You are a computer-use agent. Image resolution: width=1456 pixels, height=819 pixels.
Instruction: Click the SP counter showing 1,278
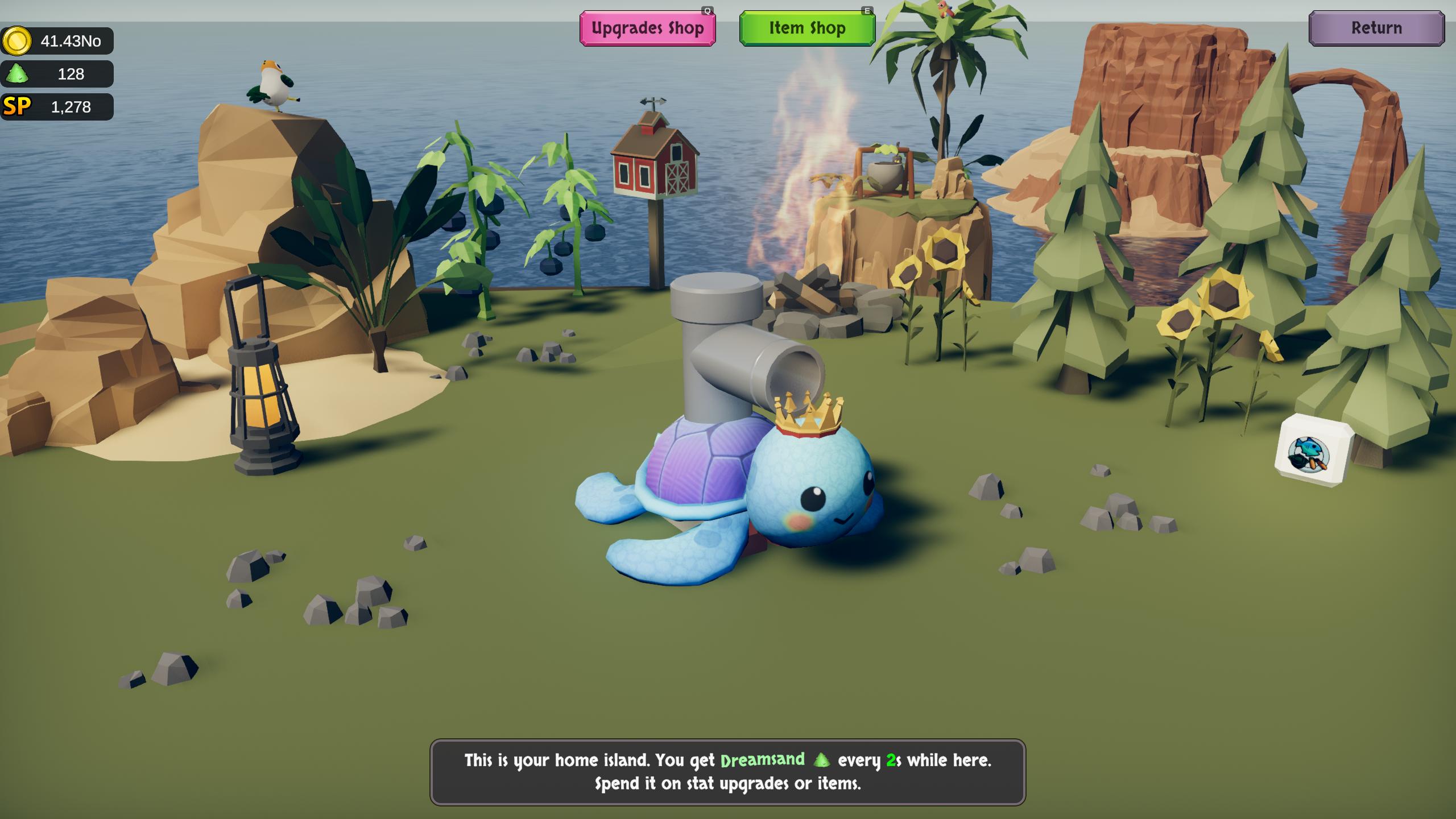72,106
